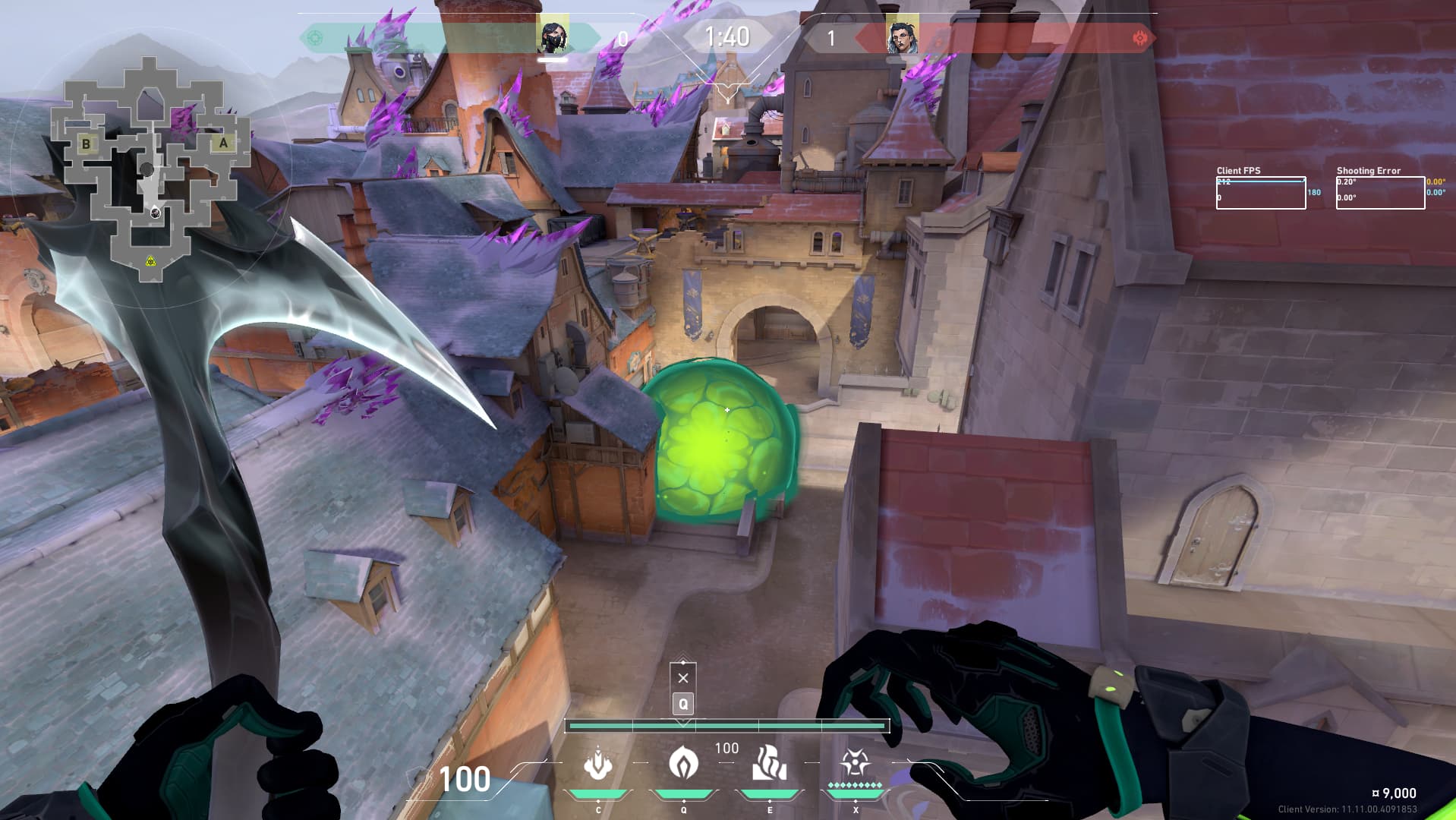Viewport: 1456px width, 820px height.
Task: Click the Shooting Error graph panel
Action: pos(1379,193)
